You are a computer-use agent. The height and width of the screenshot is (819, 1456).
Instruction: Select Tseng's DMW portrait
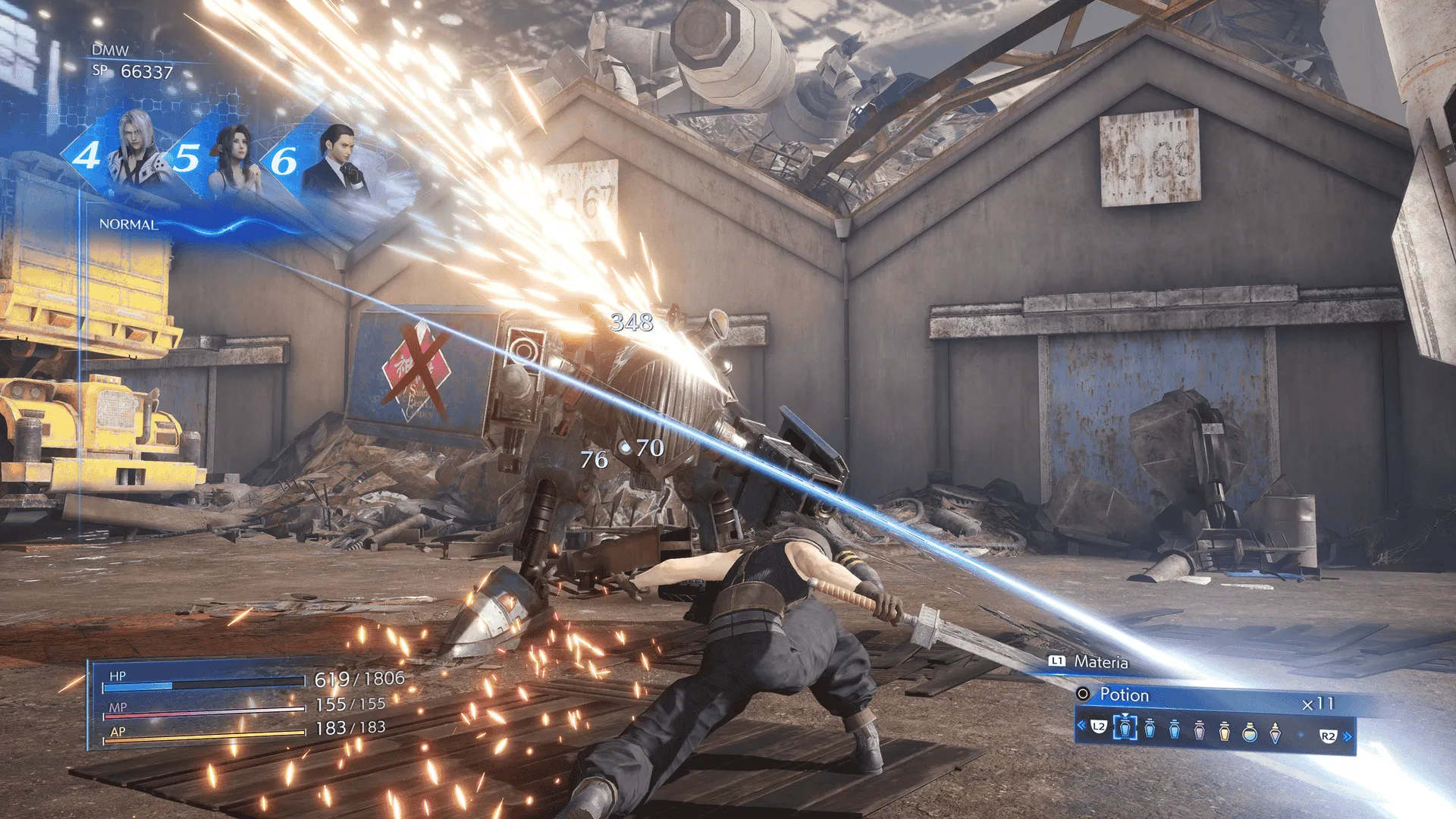click(337, 158)
